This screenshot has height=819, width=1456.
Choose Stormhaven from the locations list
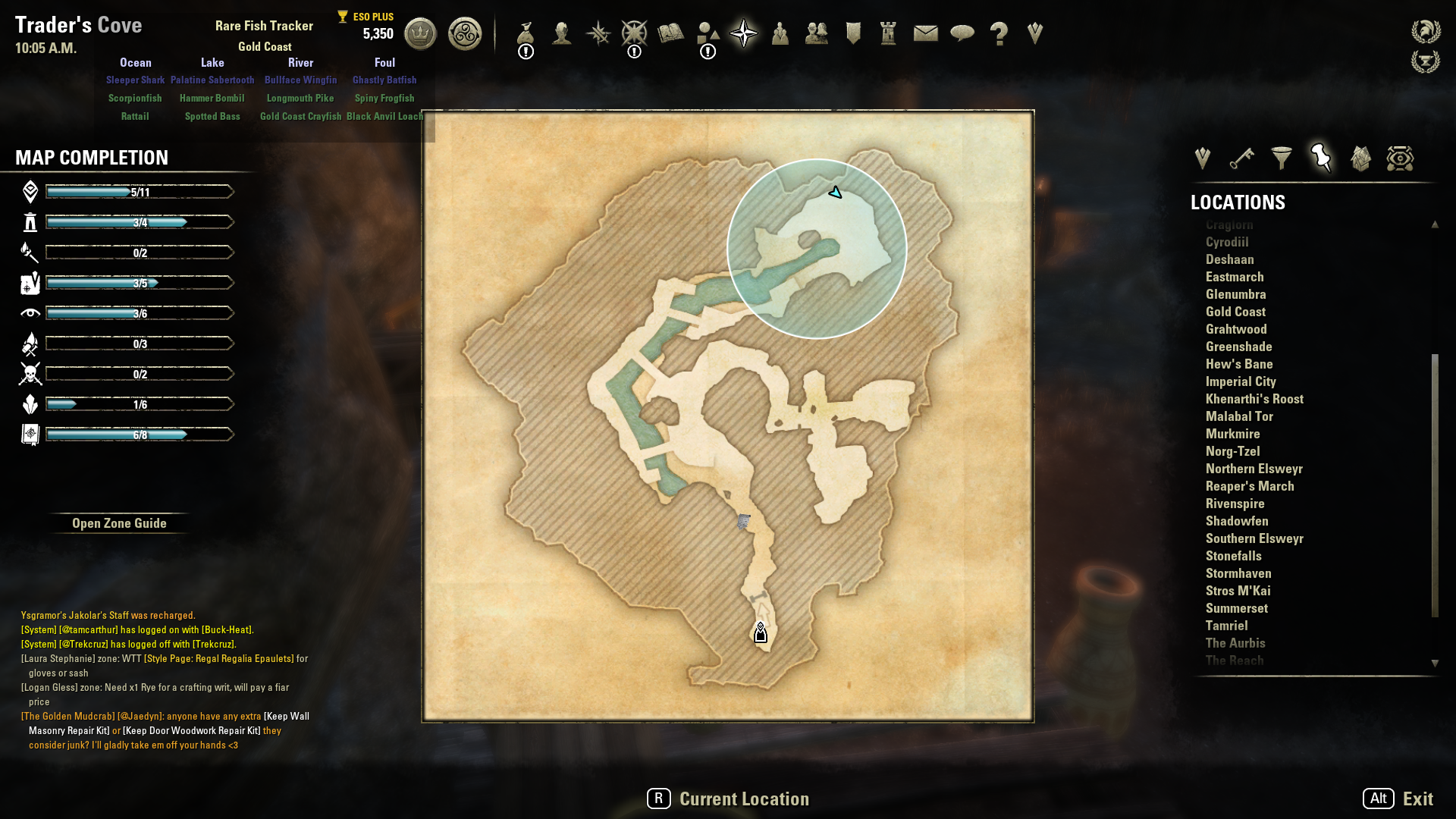pyautogui.click(x=1238, y=573)
